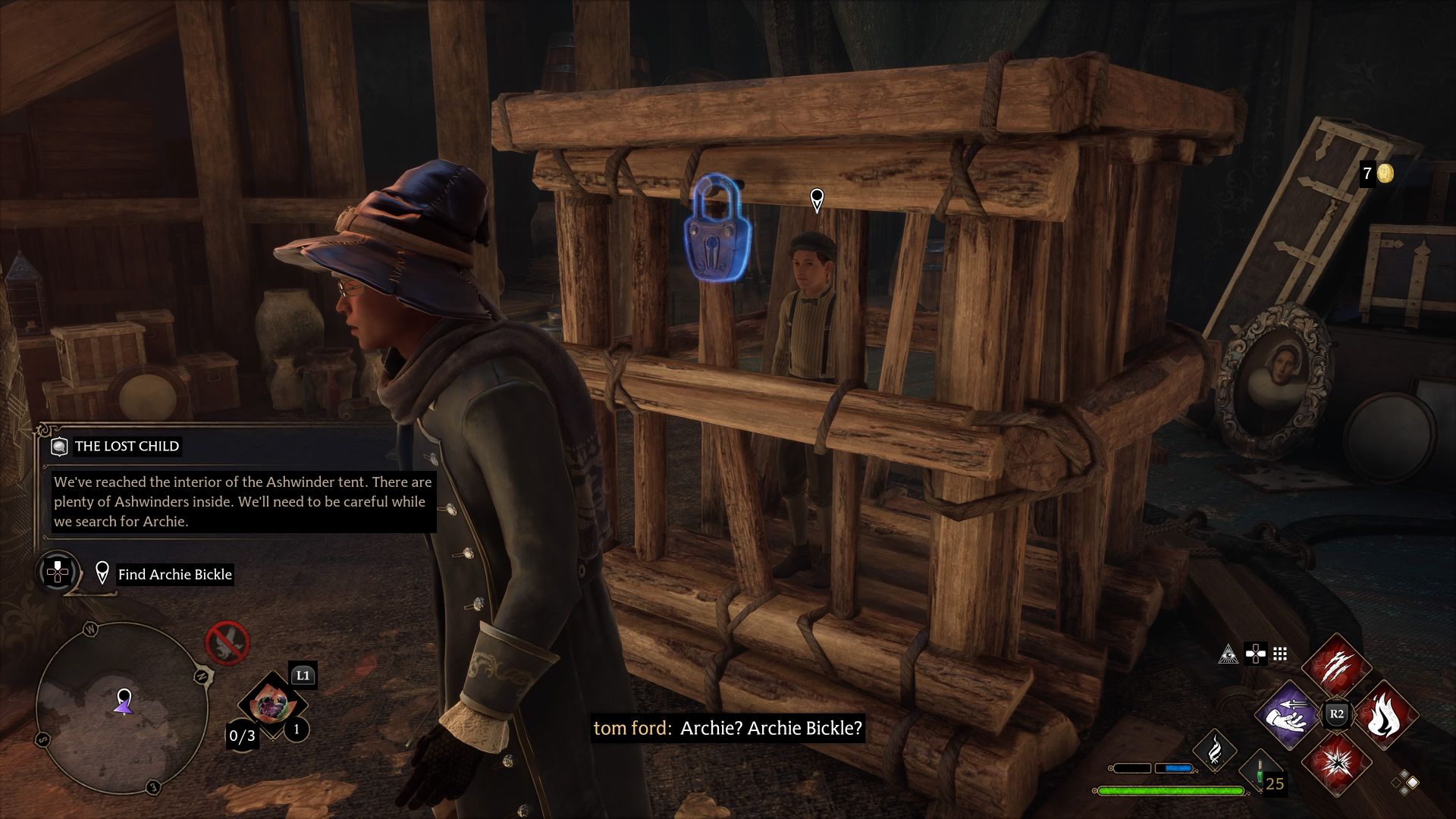Use the Wiggenweld potion
This screenshot has width=1456, height=819.
pyautogui.click(x=1260, y=773)
